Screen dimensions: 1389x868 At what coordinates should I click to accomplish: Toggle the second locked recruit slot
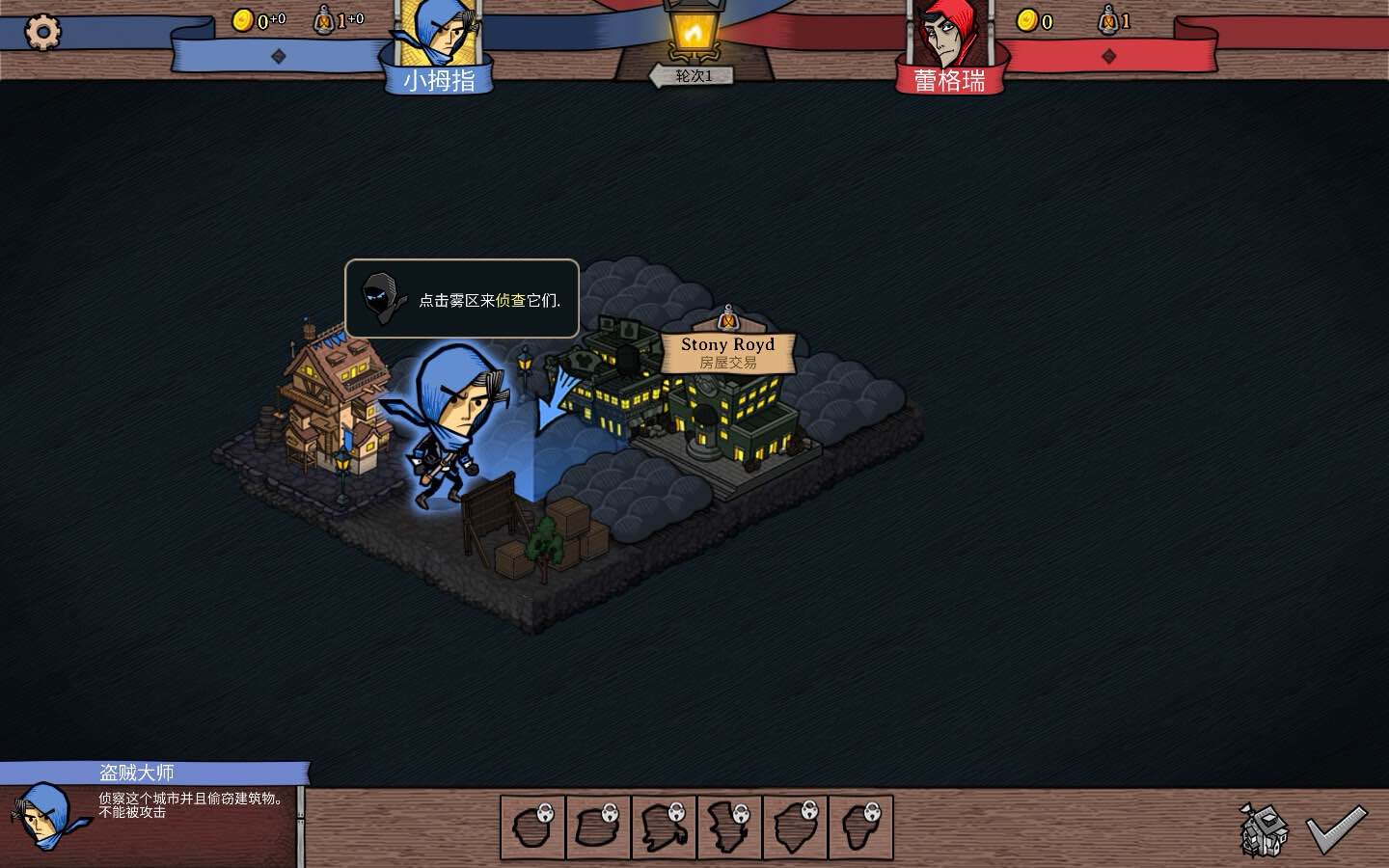tap(598, 826)
